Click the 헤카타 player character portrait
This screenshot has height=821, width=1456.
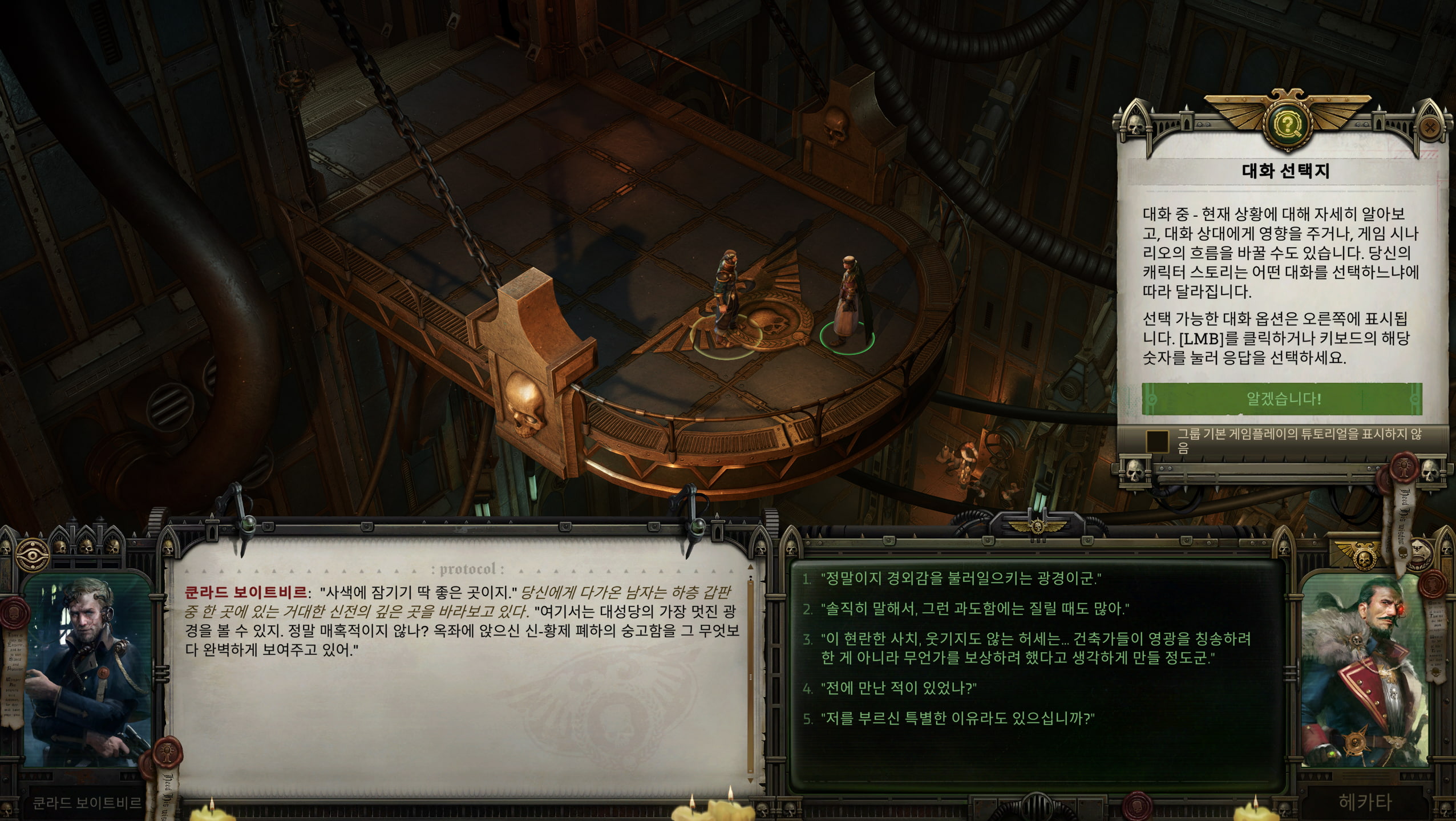(x=1364, y=671)
